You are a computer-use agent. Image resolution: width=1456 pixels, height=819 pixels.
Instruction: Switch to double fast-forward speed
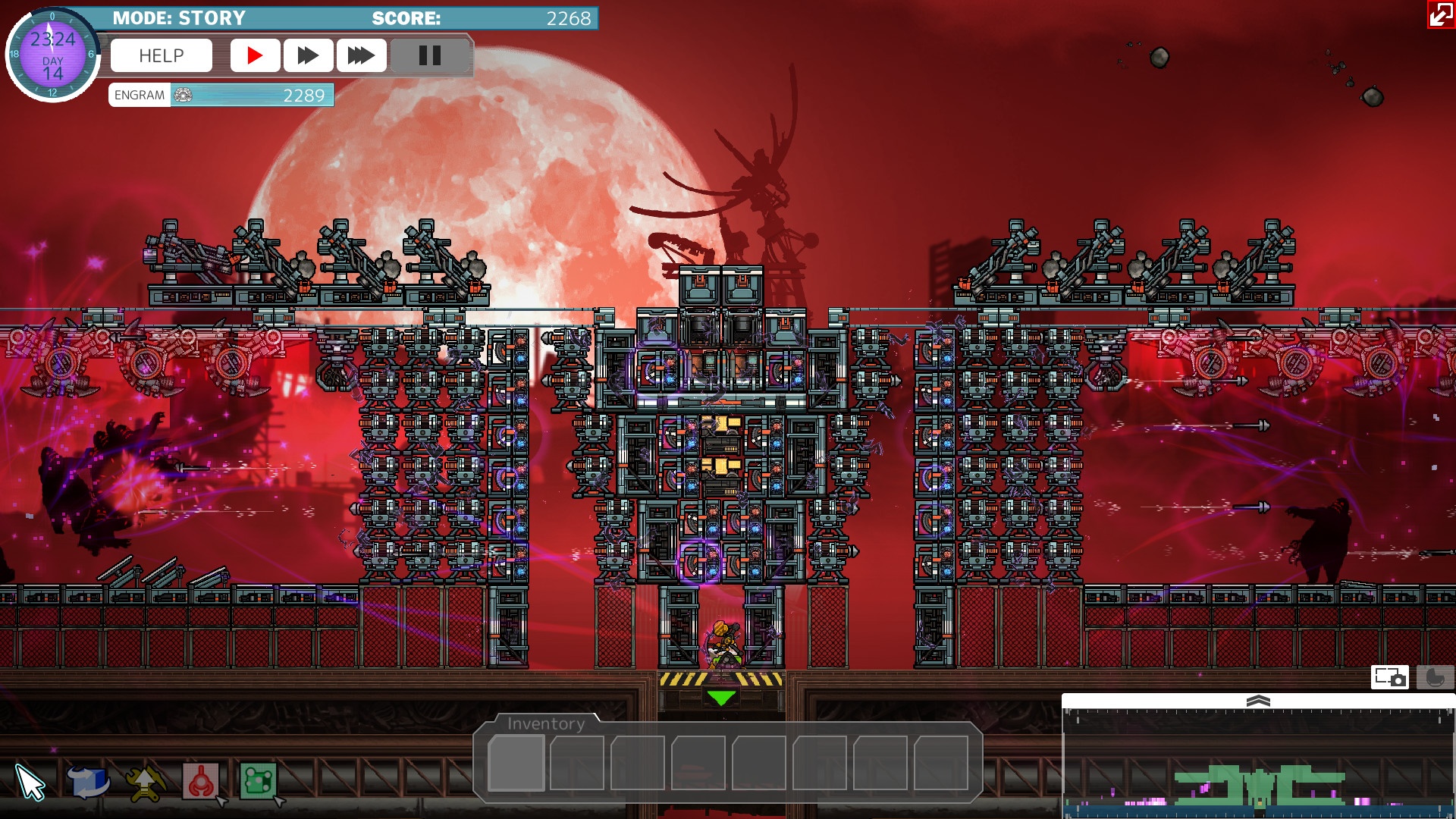308,55
